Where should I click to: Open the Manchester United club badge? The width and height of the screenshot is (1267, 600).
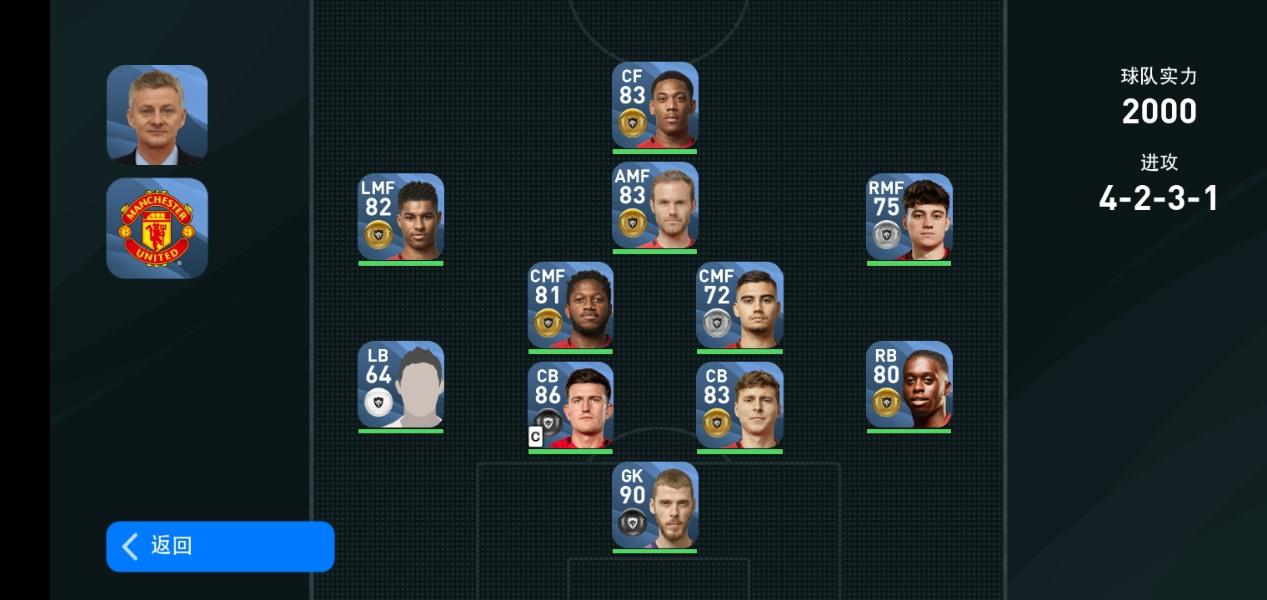157,228
